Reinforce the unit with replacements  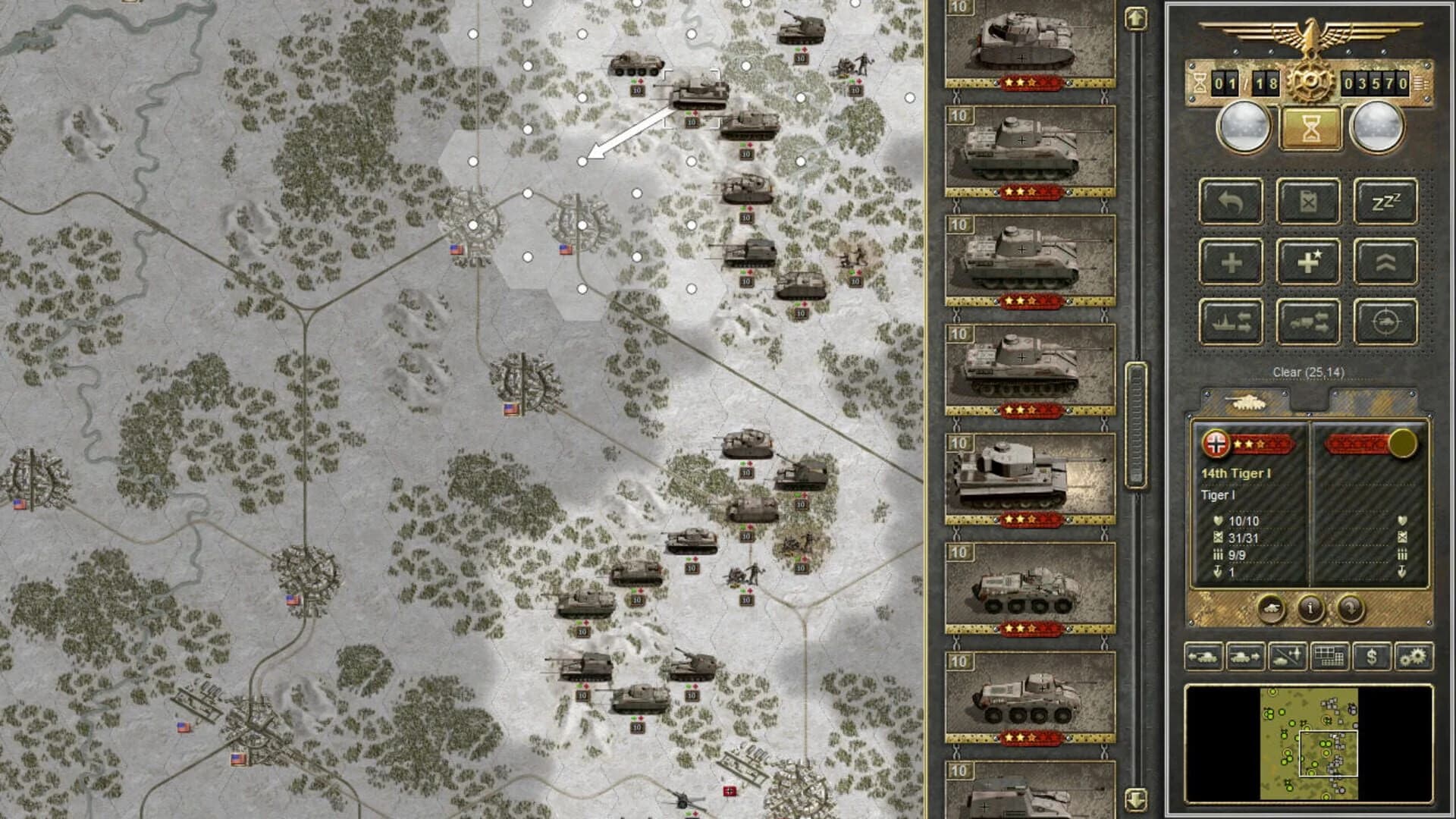click(x=1230, y=262)
